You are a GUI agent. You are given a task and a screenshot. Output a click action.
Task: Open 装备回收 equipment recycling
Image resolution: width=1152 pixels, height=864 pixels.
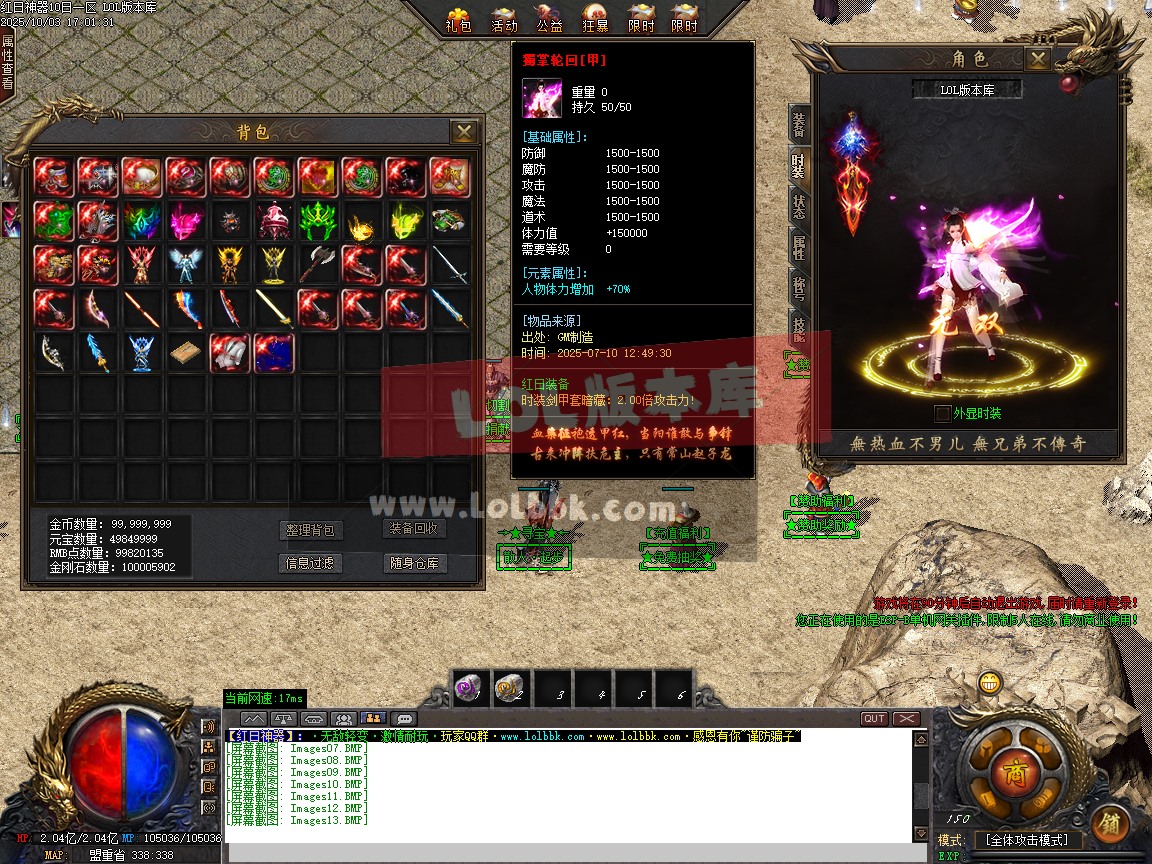[x=414, y=529]
